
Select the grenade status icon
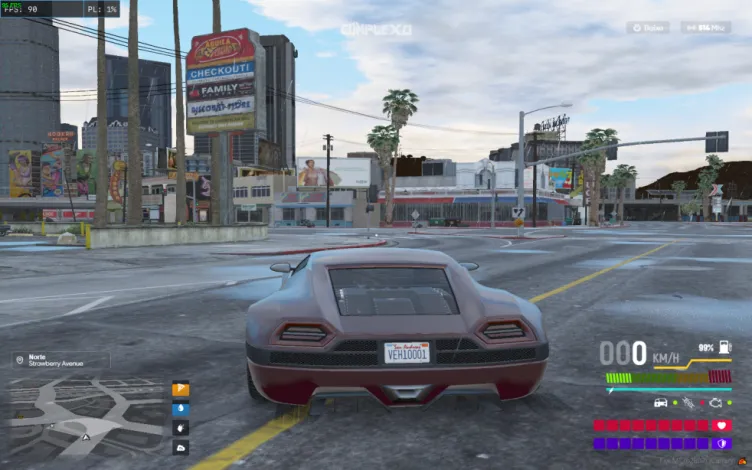coord(181,426)
